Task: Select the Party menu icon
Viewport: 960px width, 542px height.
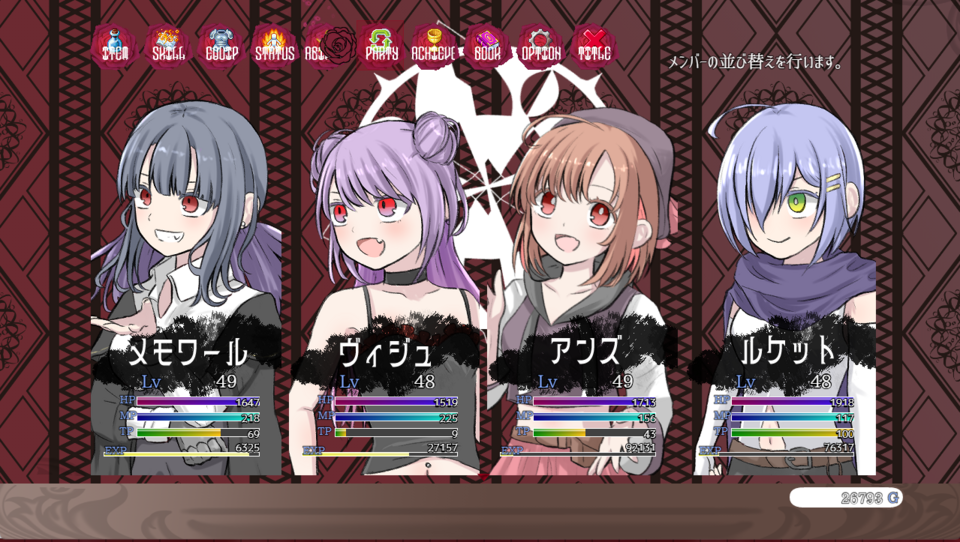Action: (381, 45)
